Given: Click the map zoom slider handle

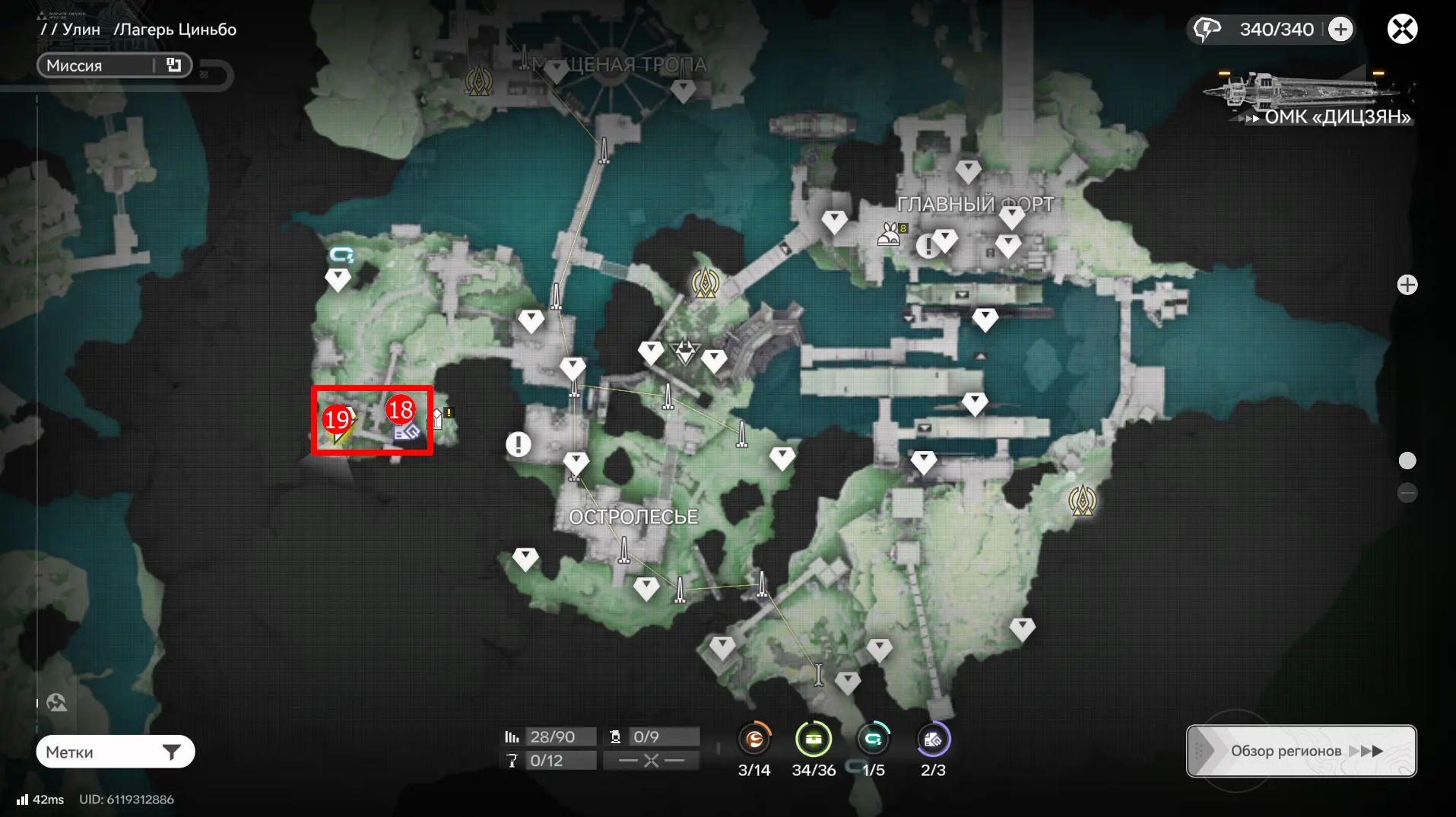Looking at the screenshot, I should pyautogui.click(x=1407, y=460).
